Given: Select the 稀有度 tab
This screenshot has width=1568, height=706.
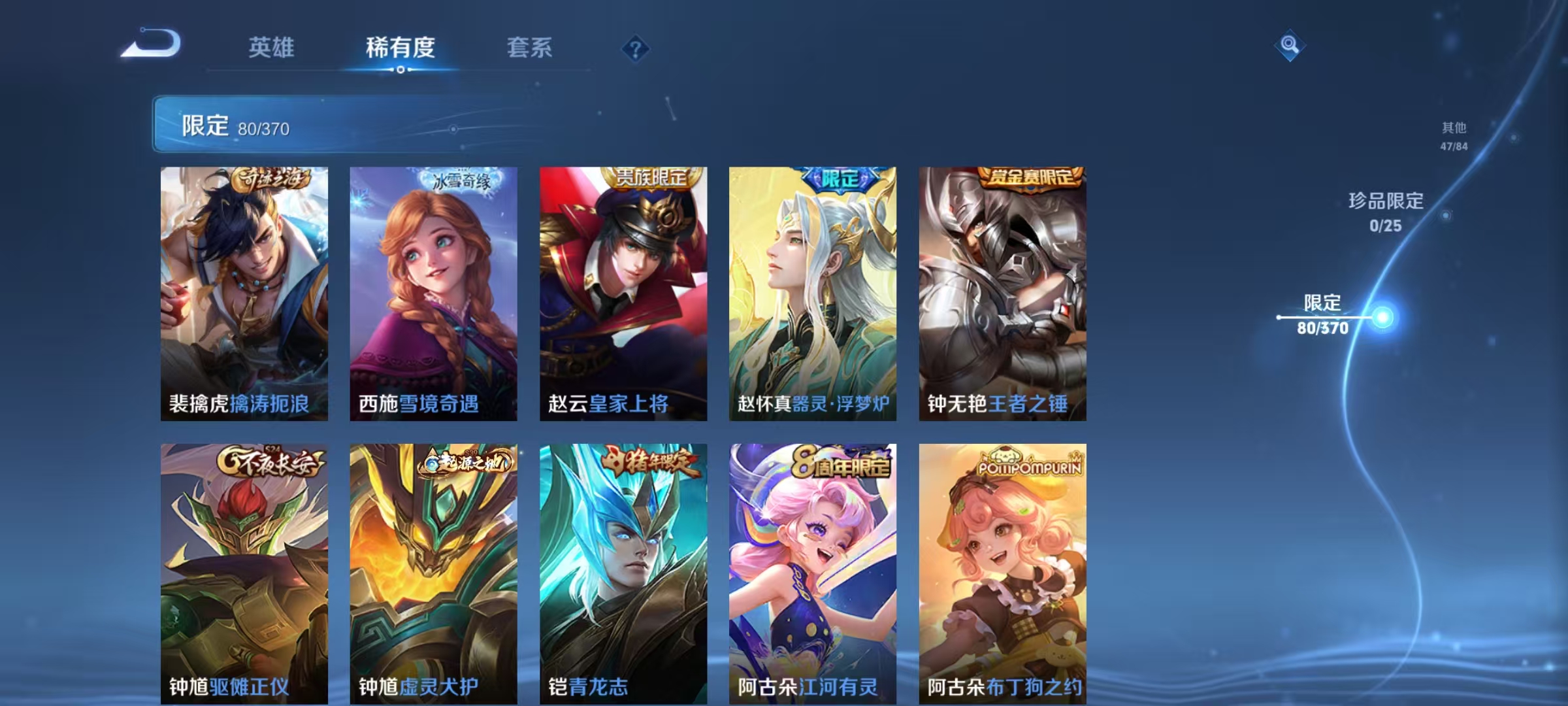Looking at the screenshot, I should (400, 47).
